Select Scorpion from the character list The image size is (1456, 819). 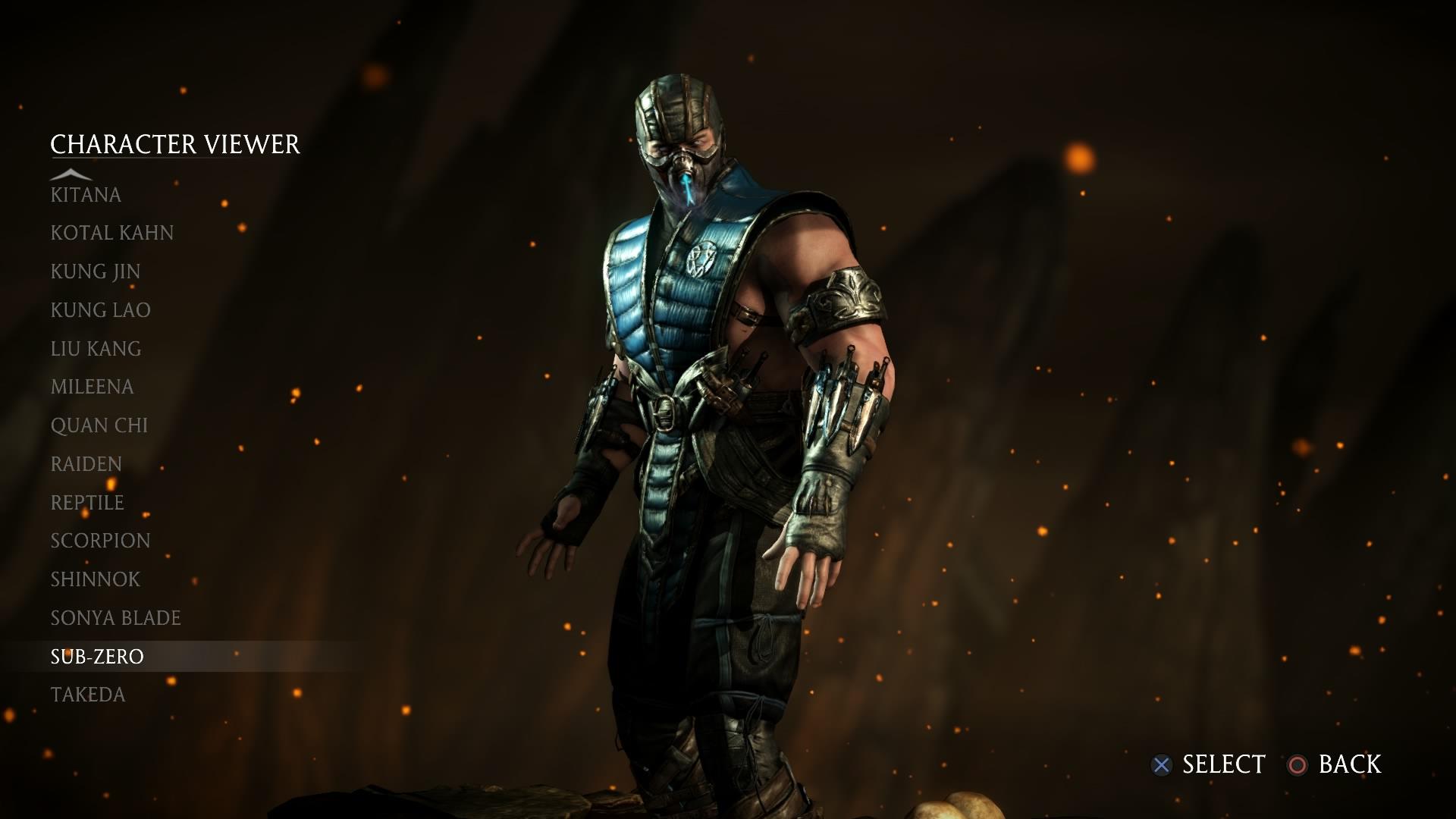pos(99,541)
